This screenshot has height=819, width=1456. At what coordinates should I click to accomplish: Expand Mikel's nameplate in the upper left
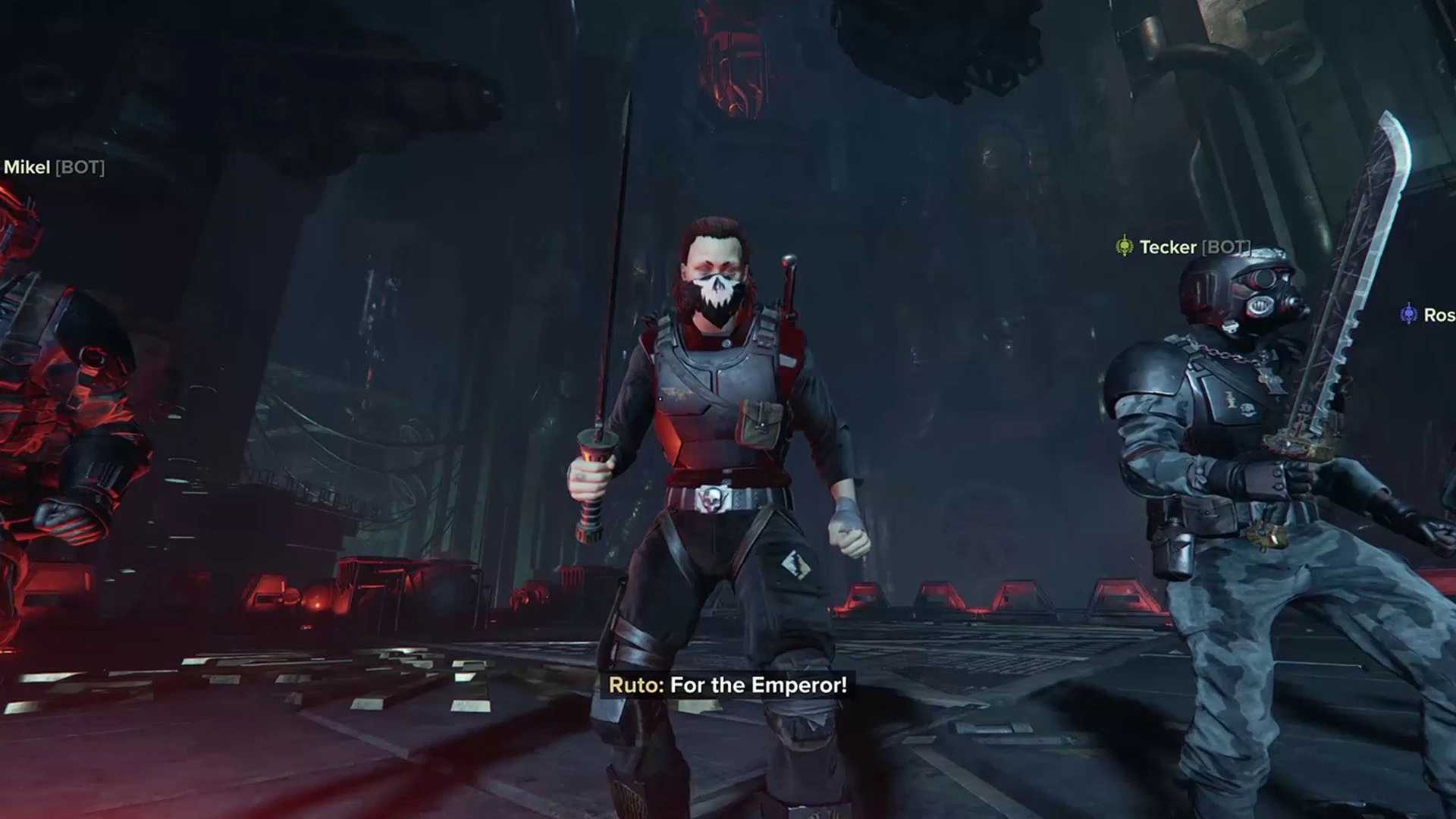(53, 168)
